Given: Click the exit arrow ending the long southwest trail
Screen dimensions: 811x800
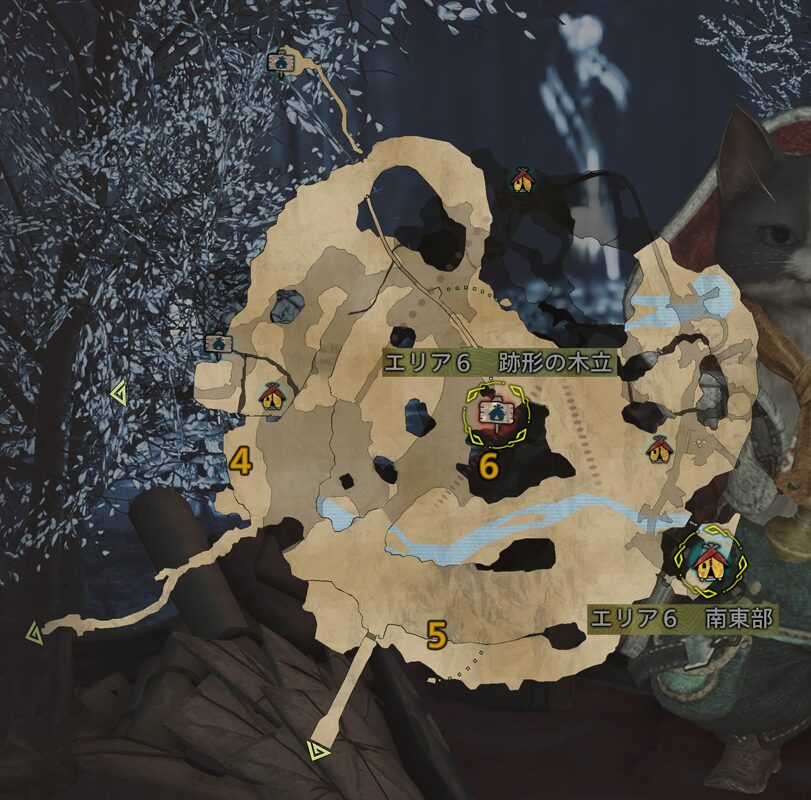Looking at the screenshot, I should 34,632.
